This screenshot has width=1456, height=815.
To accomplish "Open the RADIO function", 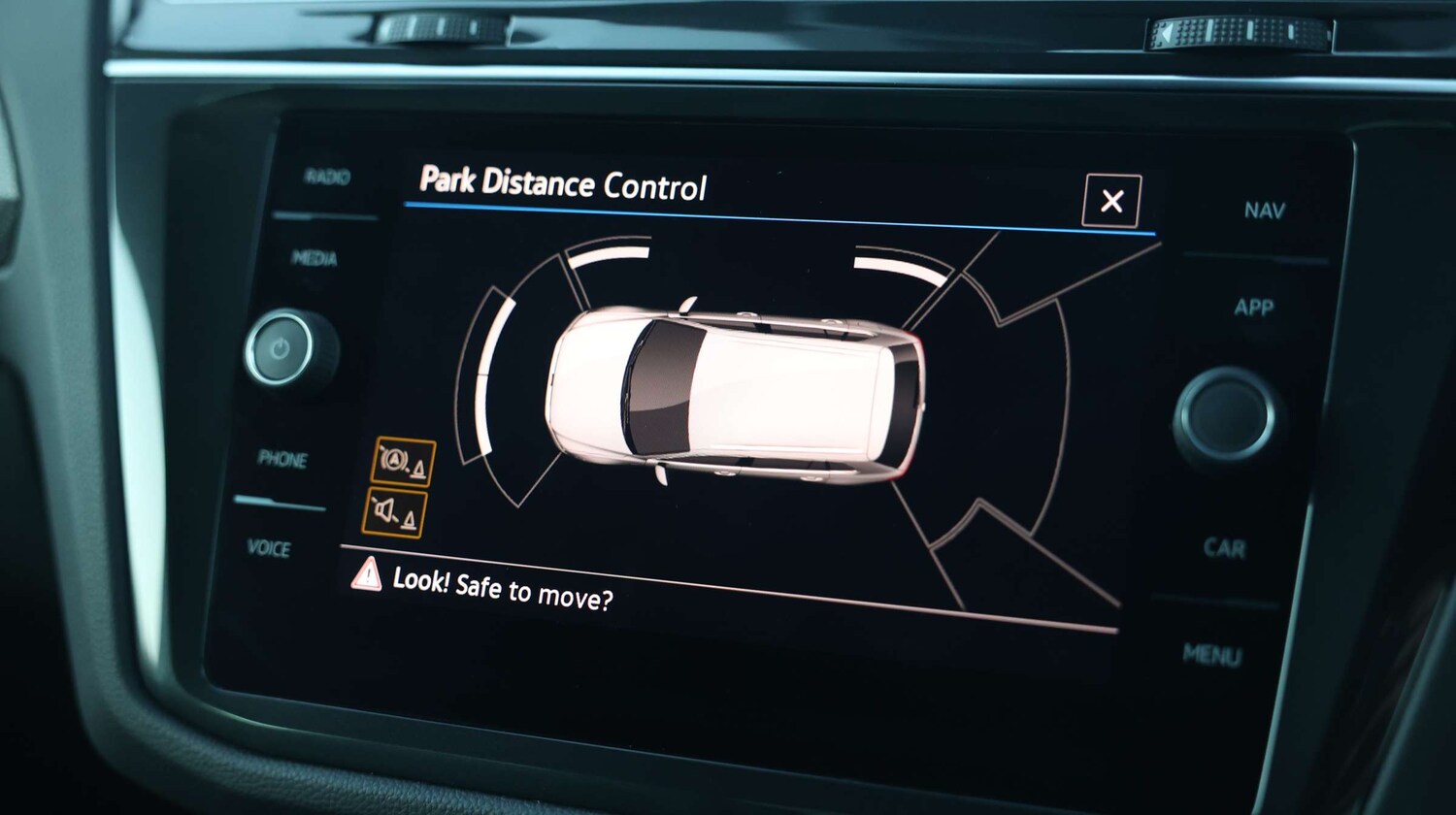I will [x=327, y=177].
